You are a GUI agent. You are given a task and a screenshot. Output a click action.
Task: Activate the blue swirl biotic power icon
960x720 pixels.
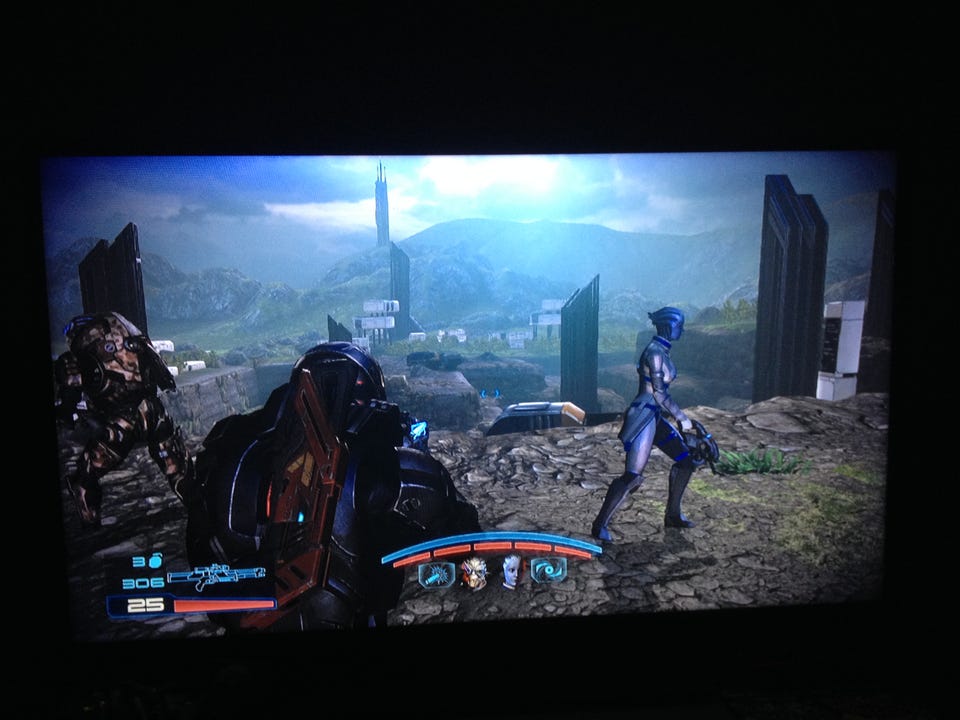[x=549, y=570]
